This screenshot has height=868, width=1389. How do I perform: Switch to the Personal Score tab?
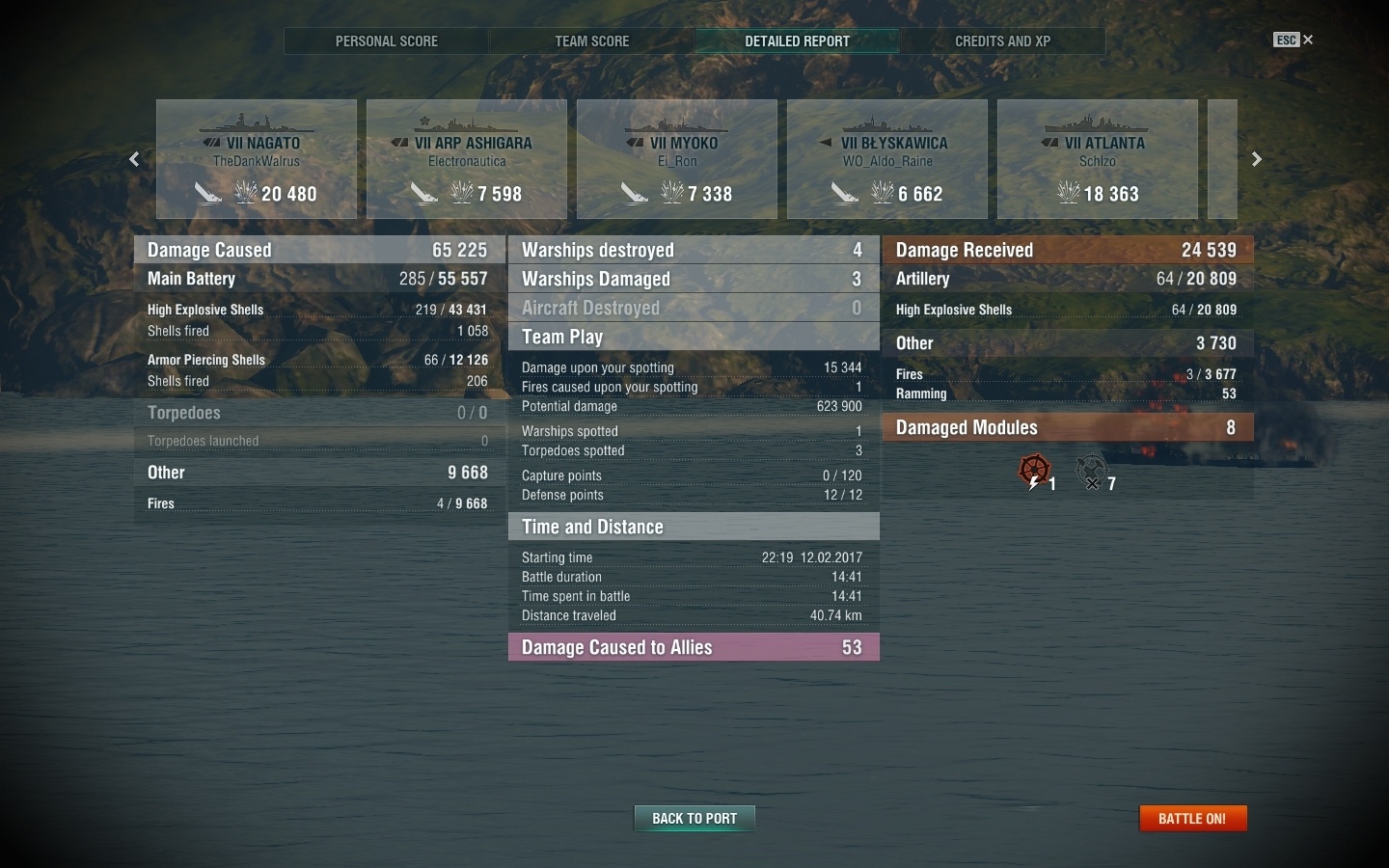[386, 41]
